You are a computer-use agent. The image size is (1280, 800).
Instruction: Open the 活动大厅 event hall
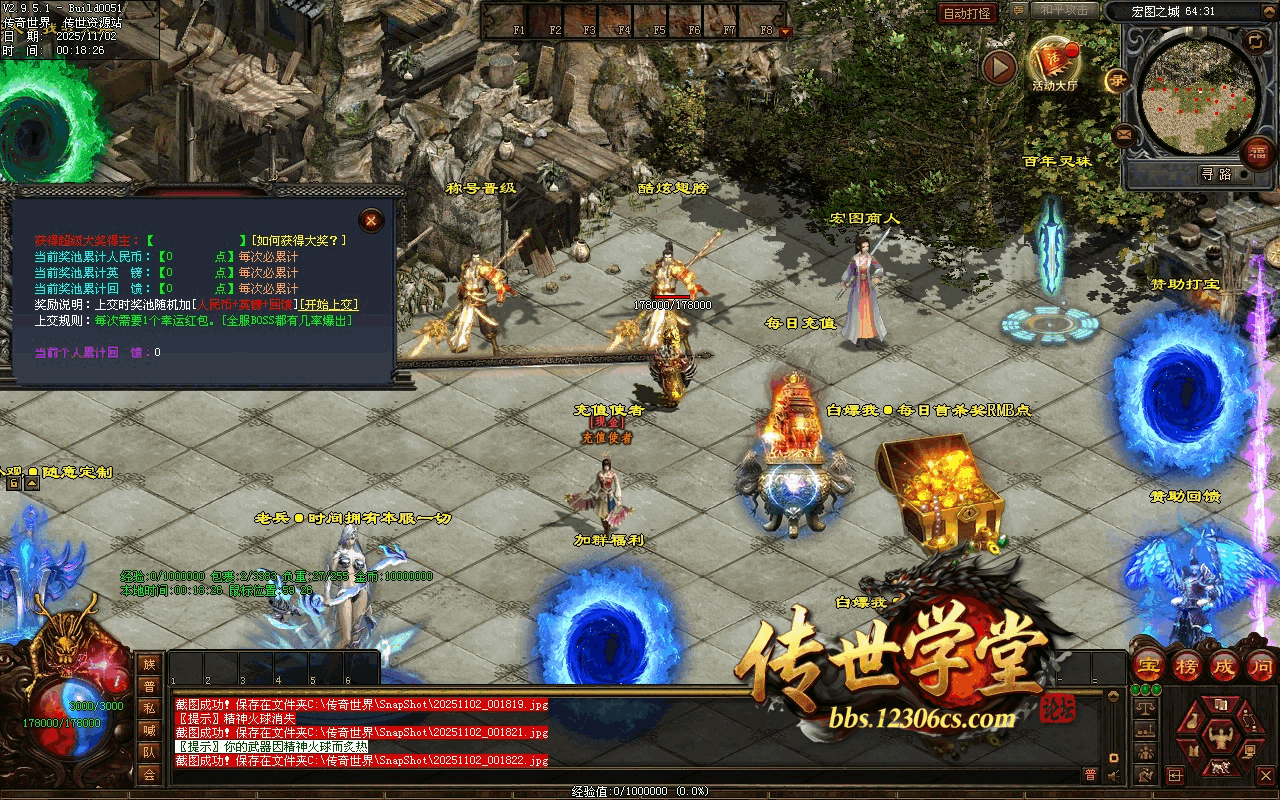[1055, 64]
